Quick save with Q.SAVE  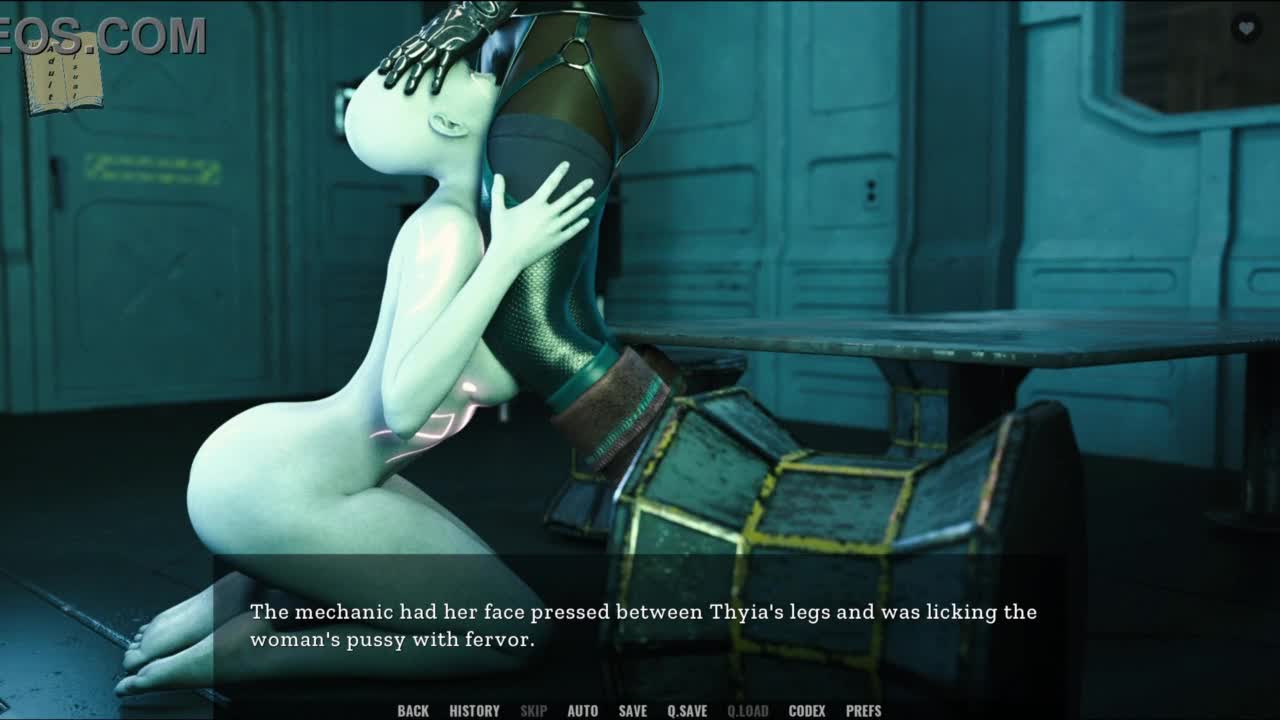tap(687, 711)
